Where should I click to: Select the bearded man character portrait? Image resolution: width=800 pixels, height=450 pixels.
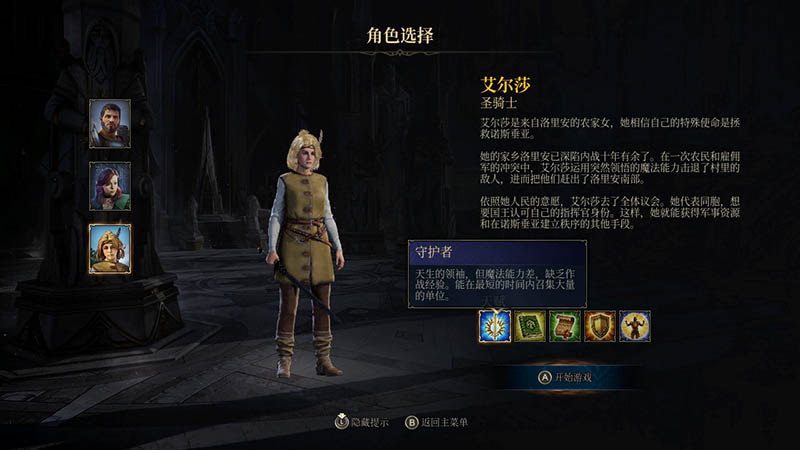[x=110, y=123]
